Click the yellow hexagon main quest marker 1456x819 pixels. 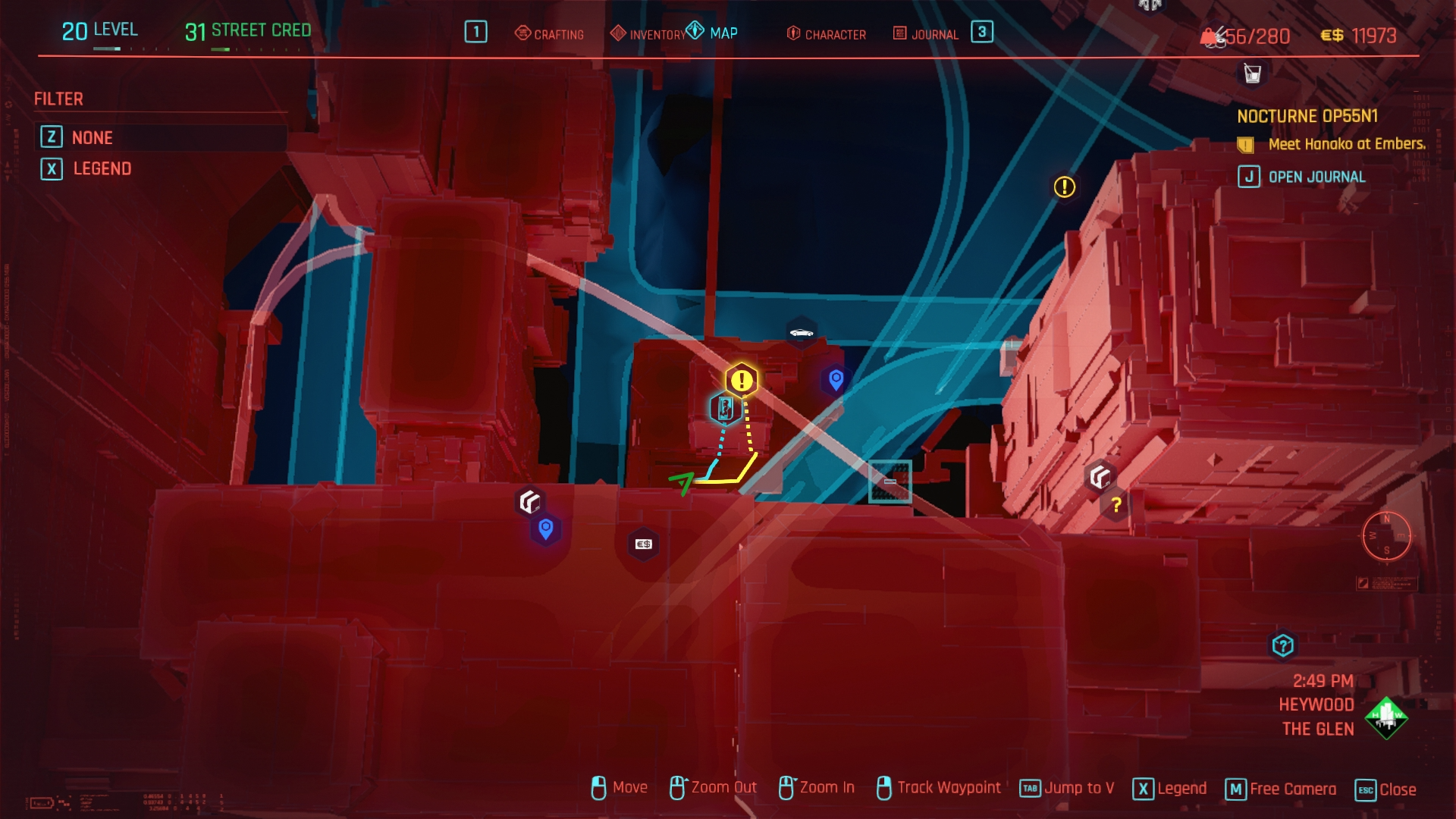tap(742, 381)
